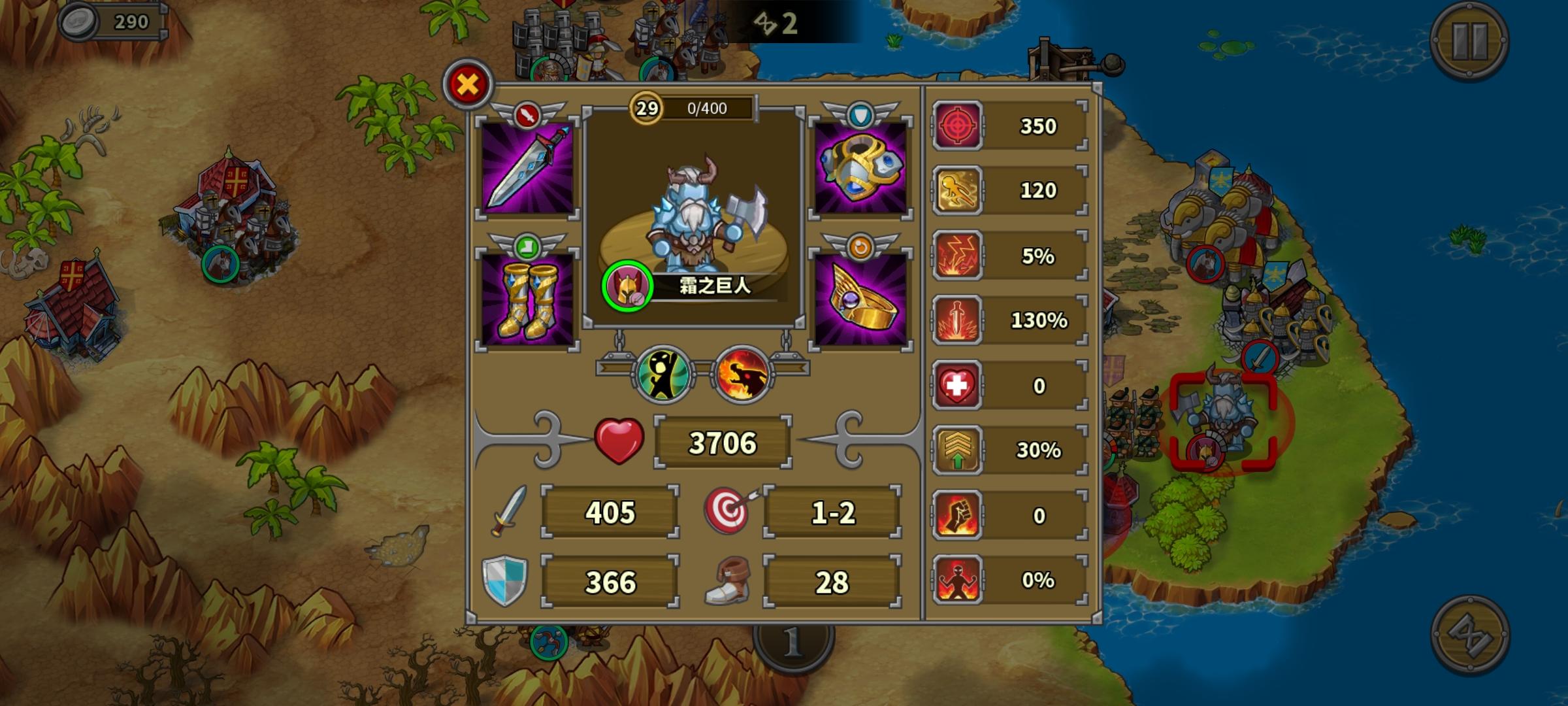This screenshot has height=706, width=1568.
Task: Click the level 29 badge
Action: tap(645, 109)
